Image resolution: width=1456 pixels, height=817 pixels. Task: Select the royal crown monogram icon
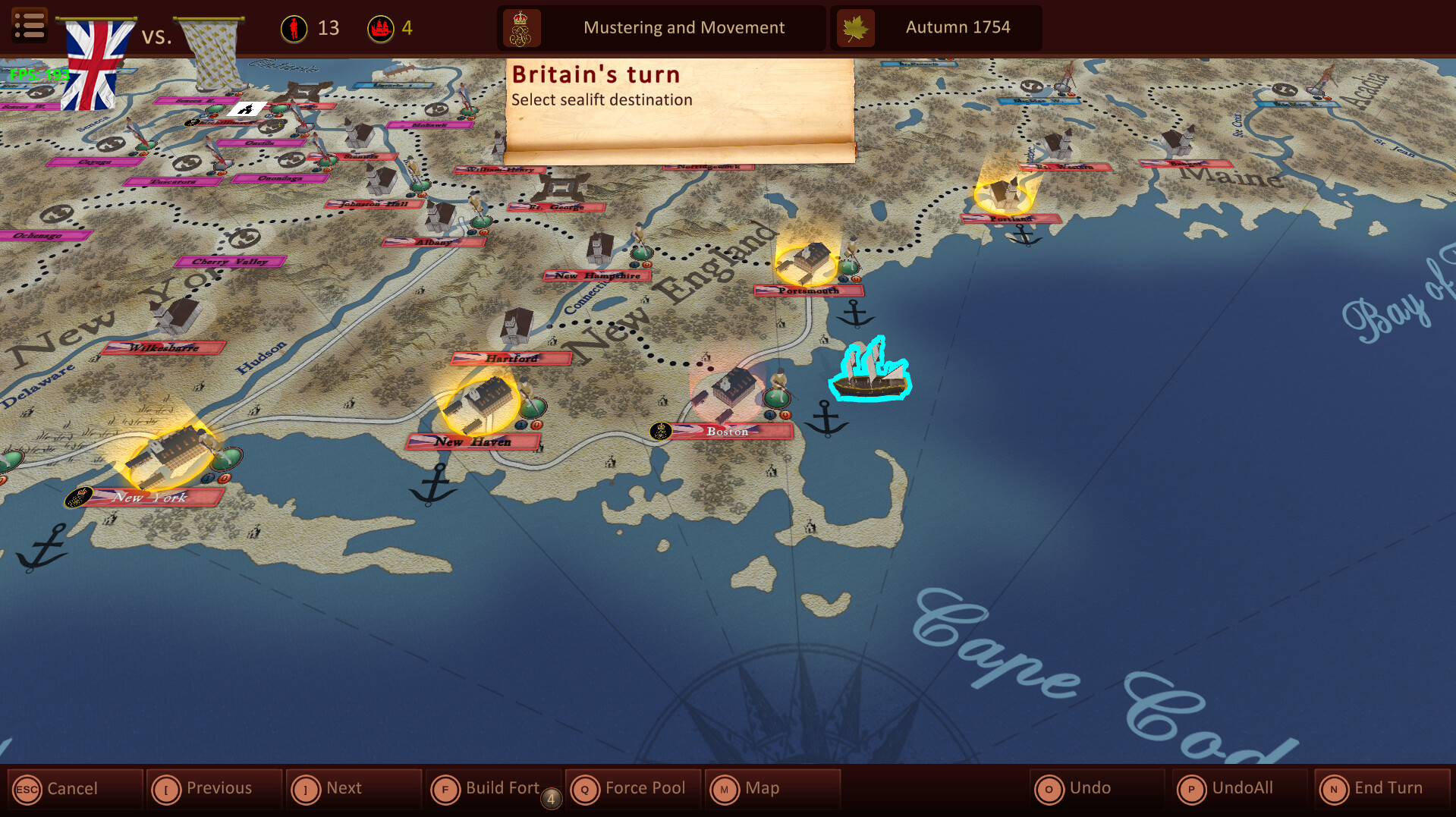click(520, 27)
